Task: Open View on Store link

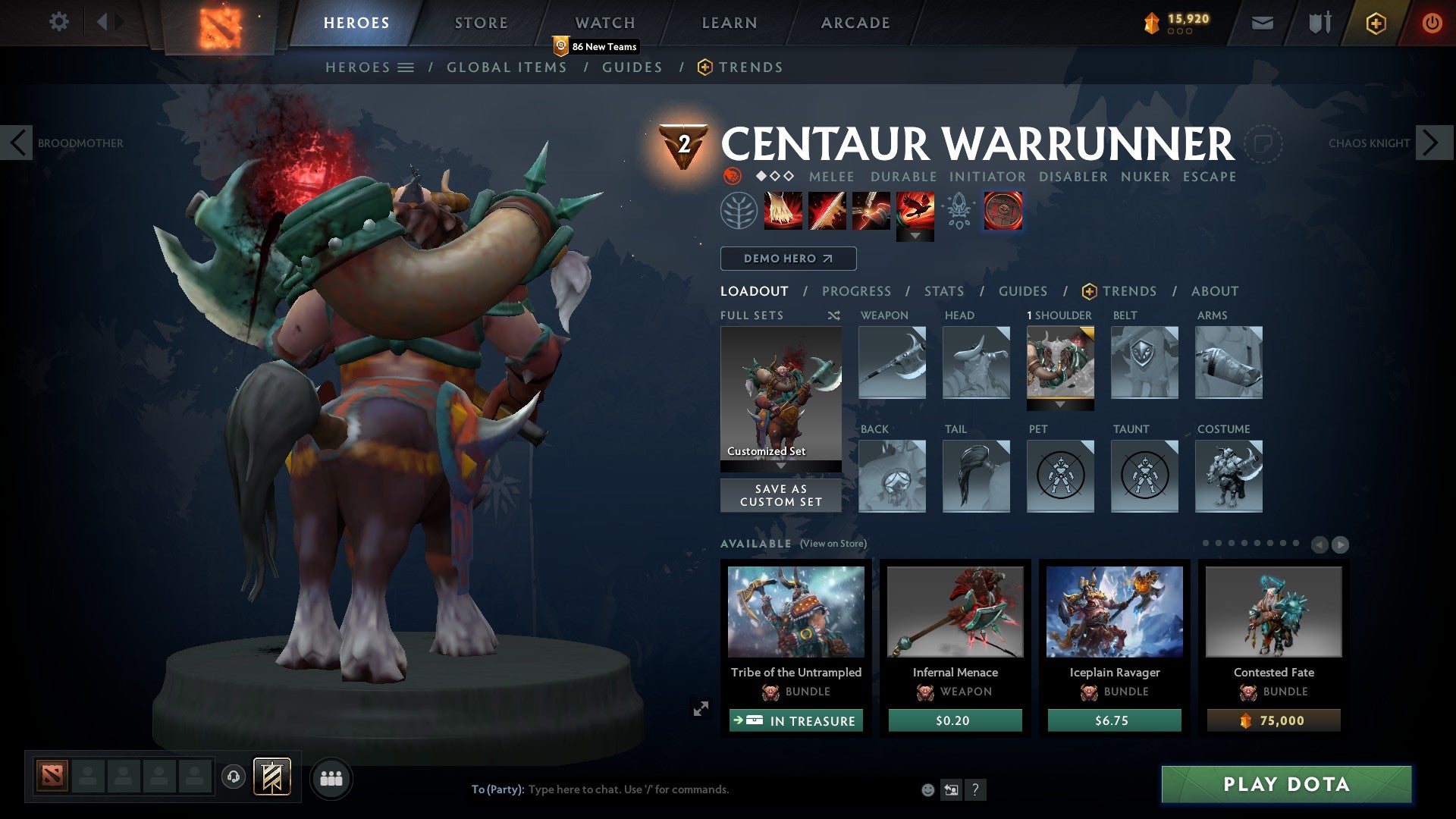Action: tap(831, 544)
